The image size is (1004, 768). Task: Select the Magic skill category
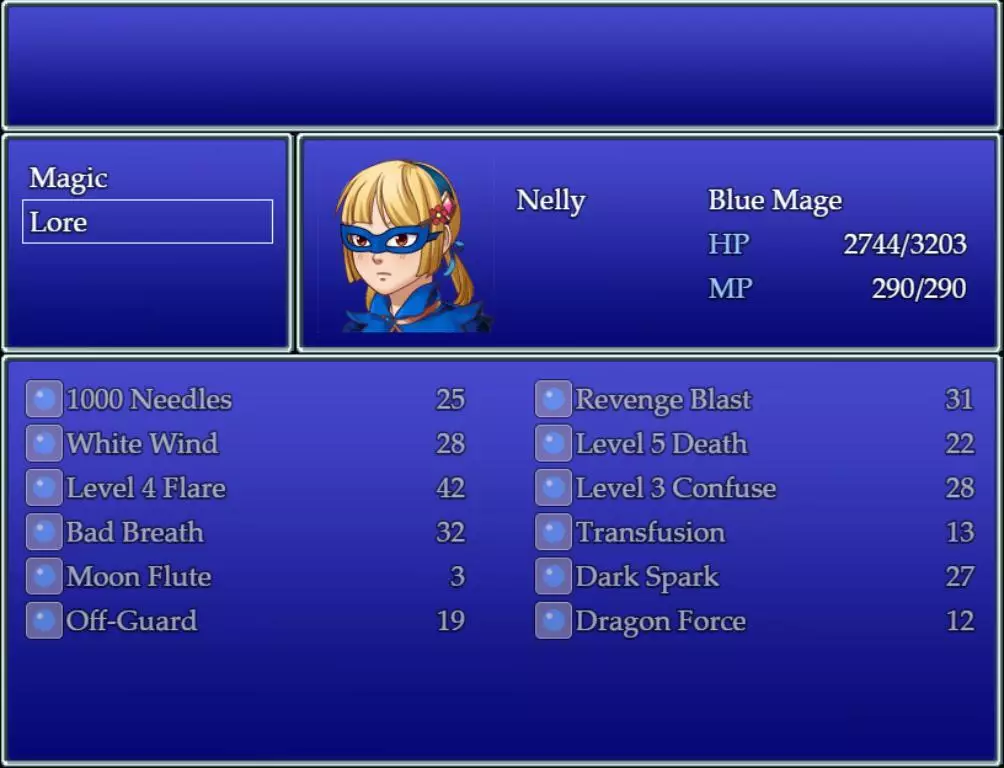68,178
